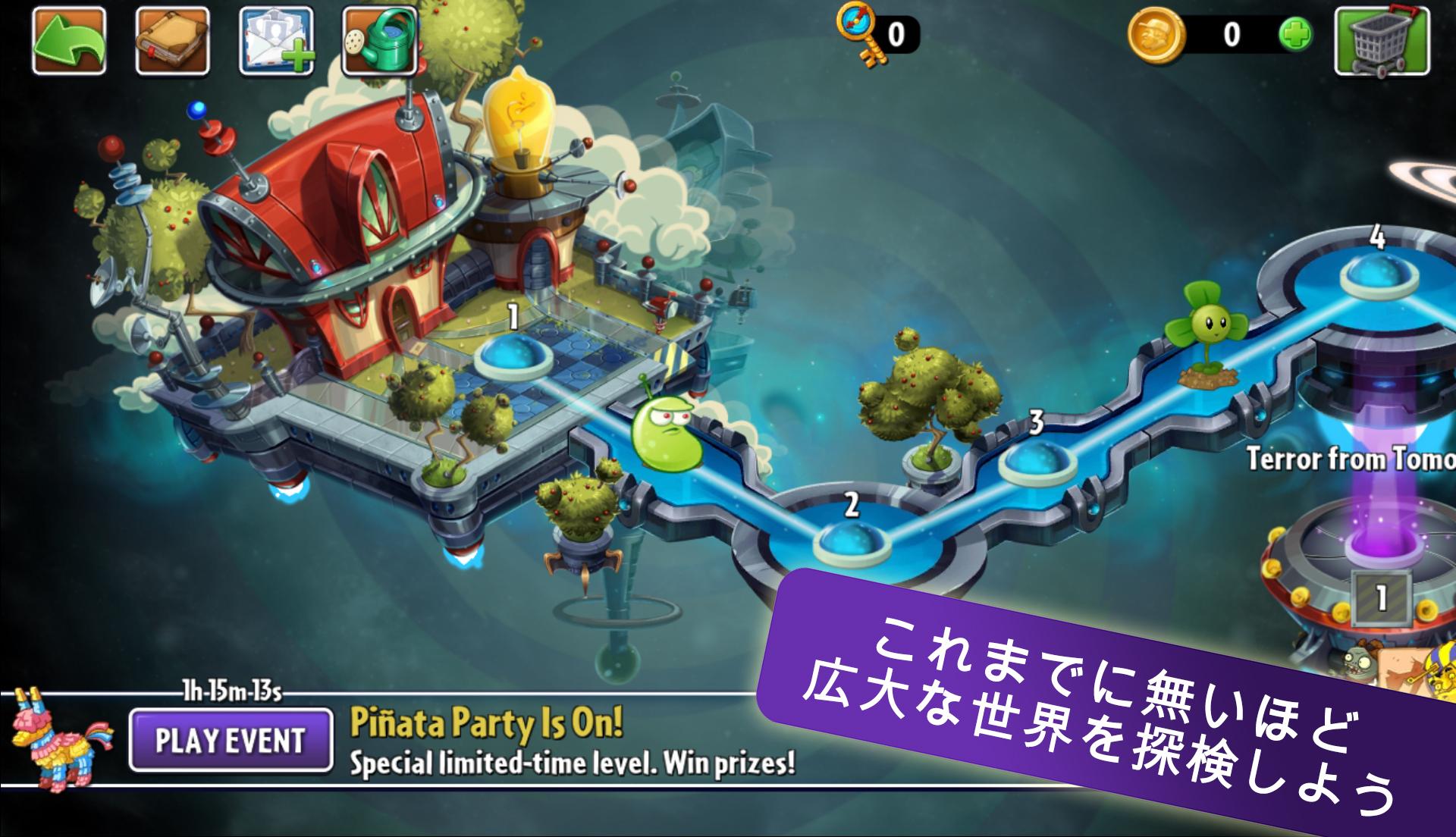Open the brown almanac book

click(172, 40)
